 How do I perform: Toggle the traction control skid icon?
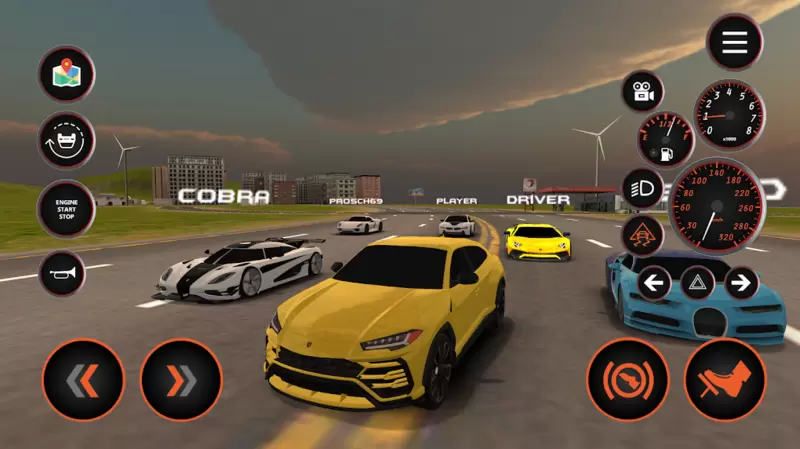tap(642, 235)
